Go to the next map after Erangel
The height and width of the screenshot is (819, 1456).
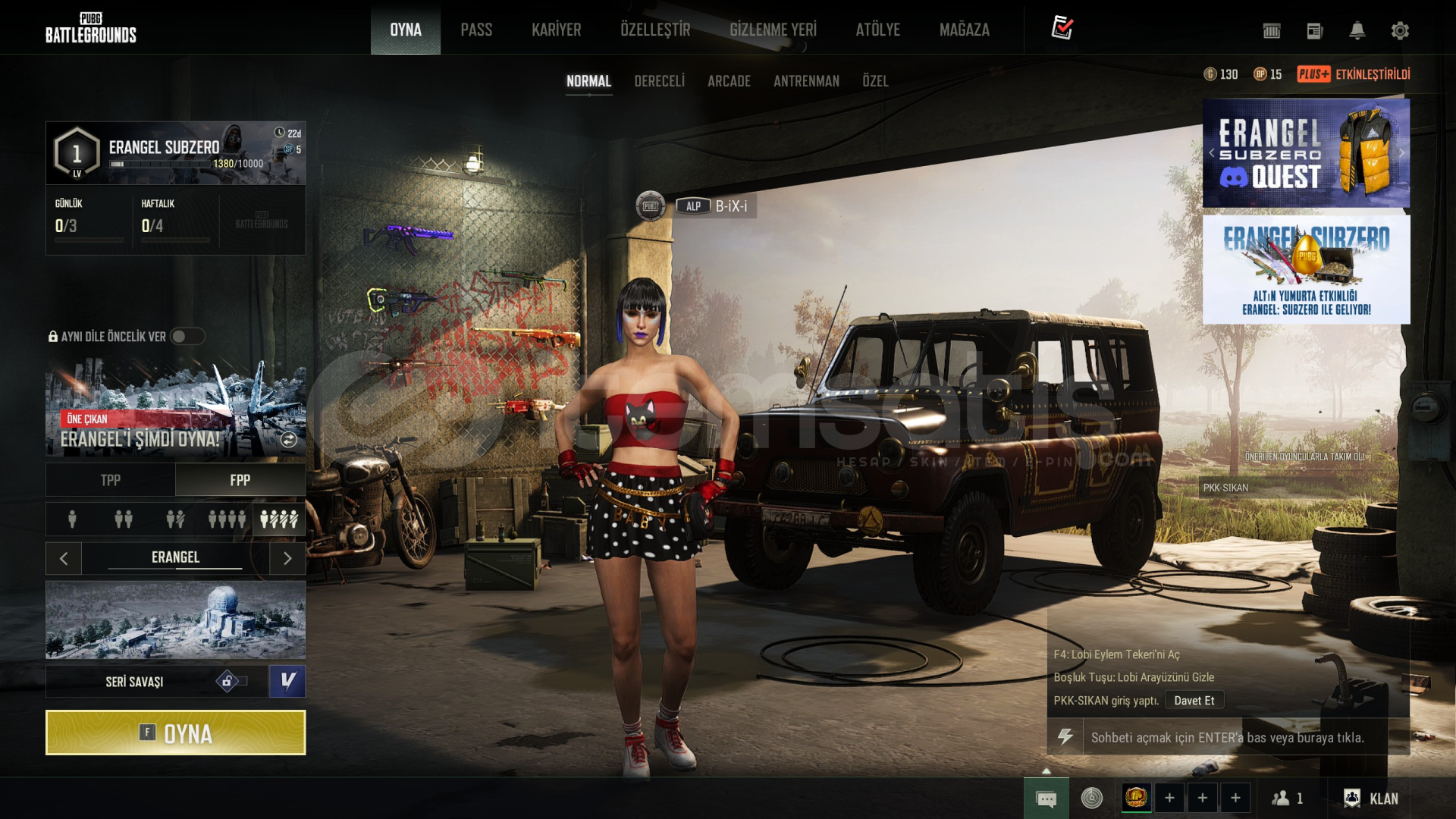[x=287, y=559]
